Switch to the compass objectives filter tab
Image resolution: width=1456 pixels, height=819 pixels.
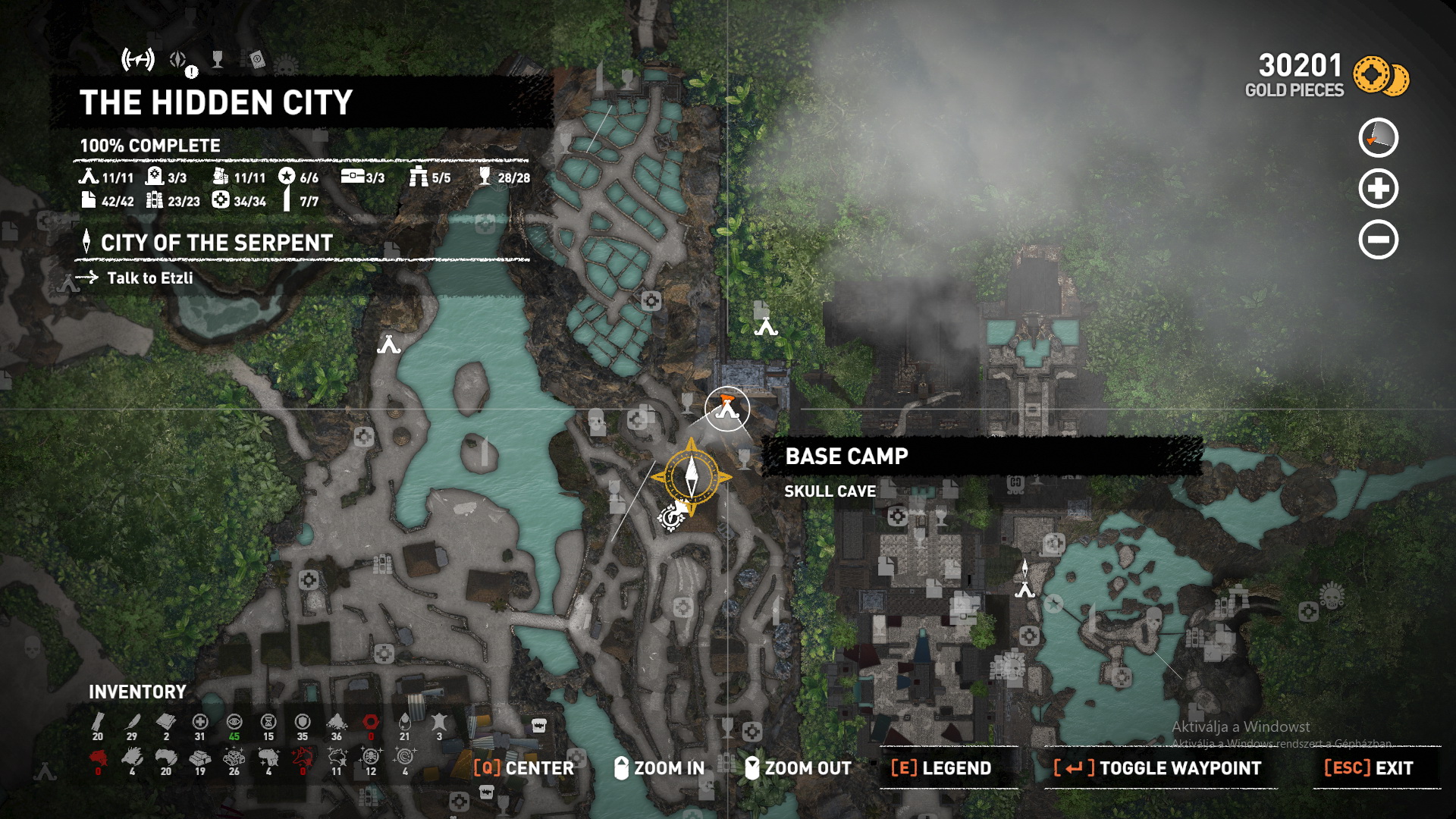click(179, 60)
